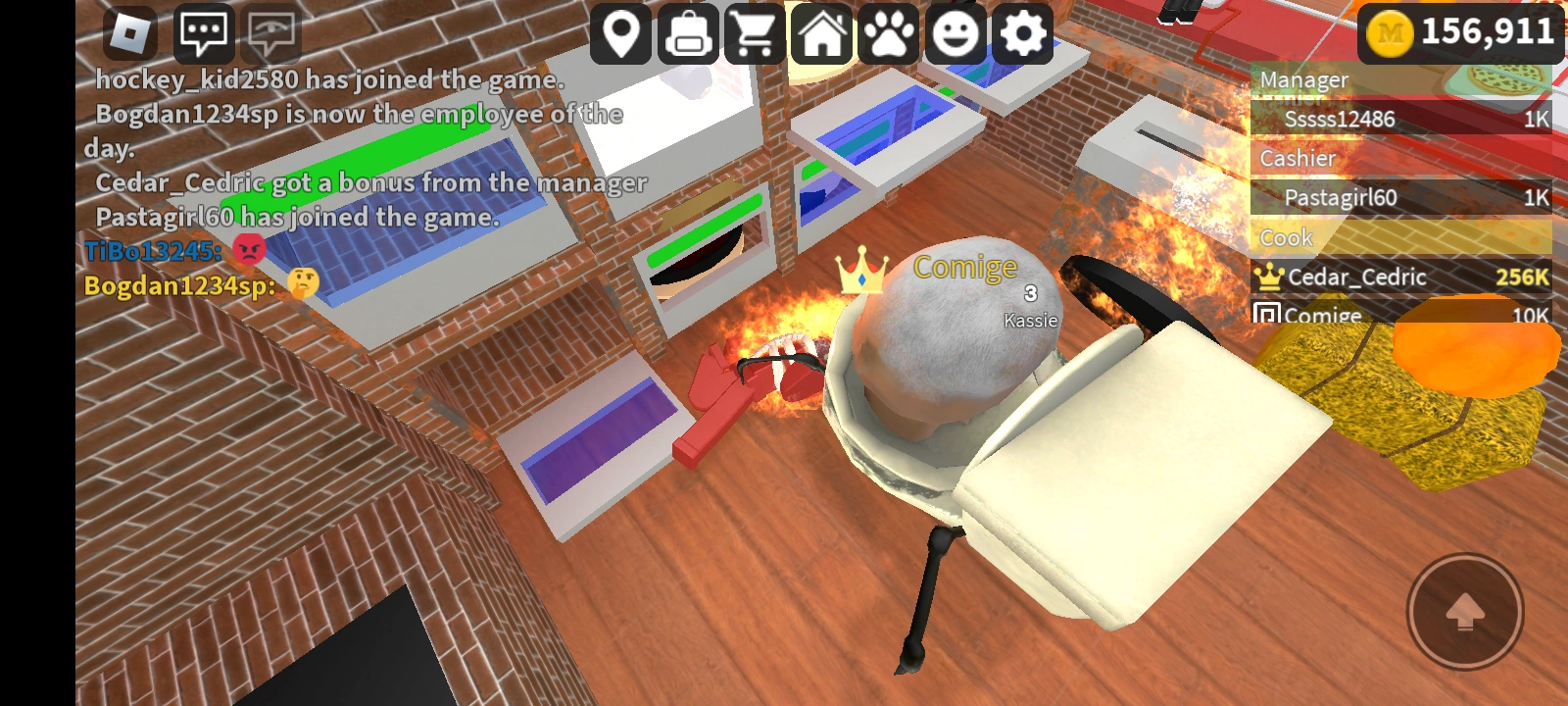
Task: Open the settings gear icon
Action: pos(1021,33)
